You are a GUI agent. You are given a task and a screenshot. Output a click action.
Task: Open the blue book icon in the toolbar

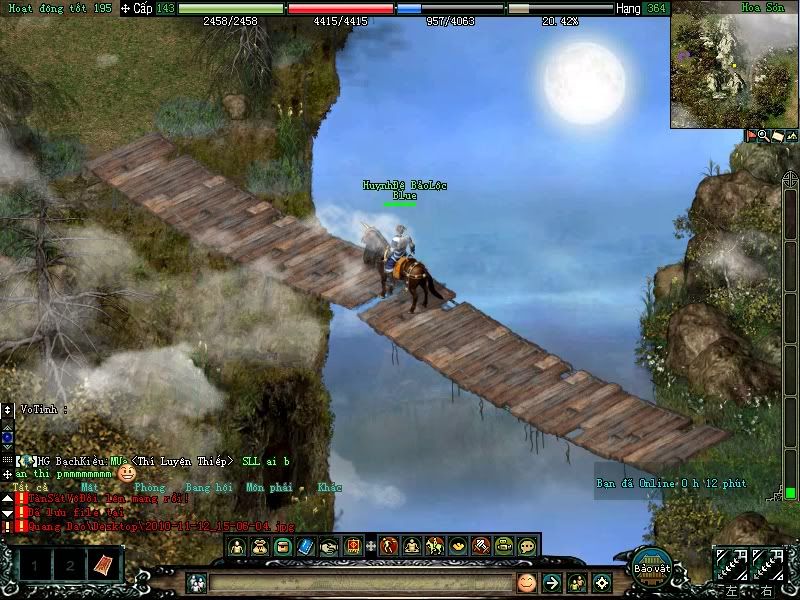click(x=305, y=546)
